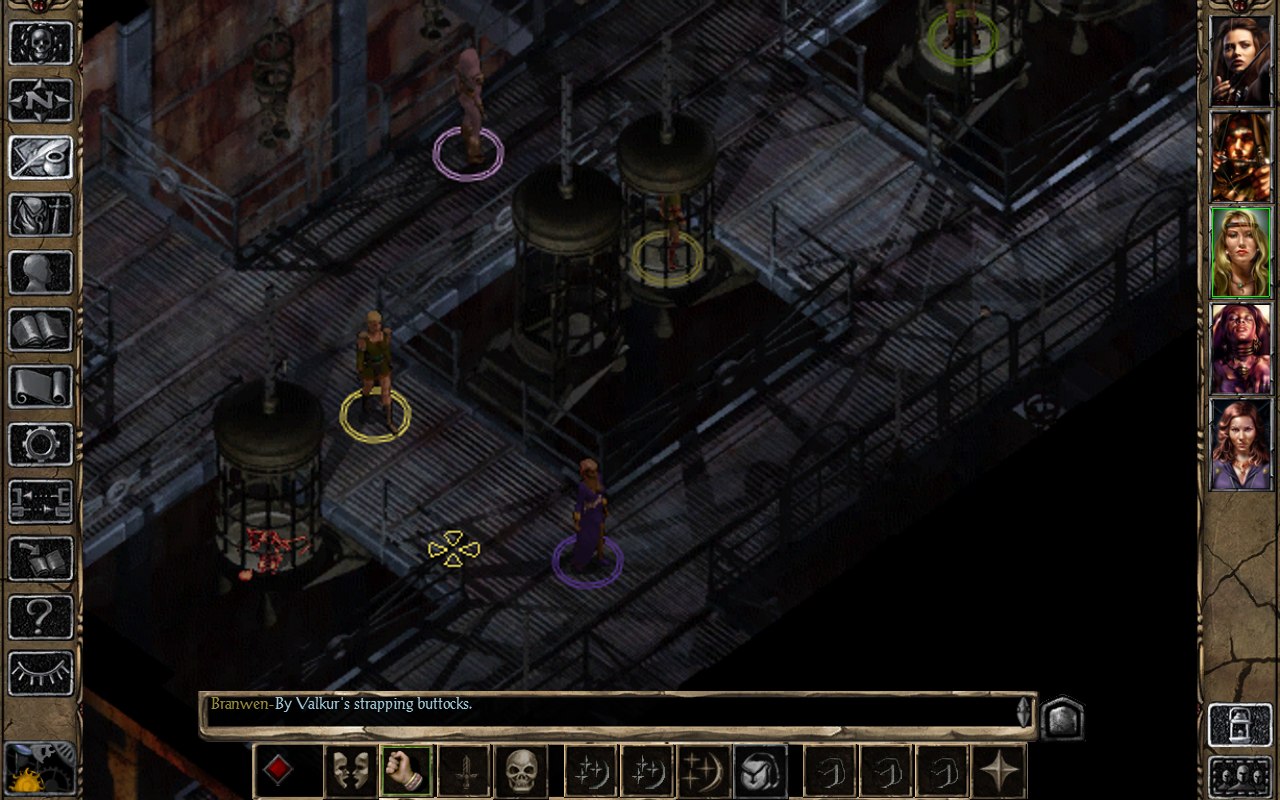This screenshot has height=800, width=1280.
Task: Select the fist weapon slot
Action: [x=406, y=771]
